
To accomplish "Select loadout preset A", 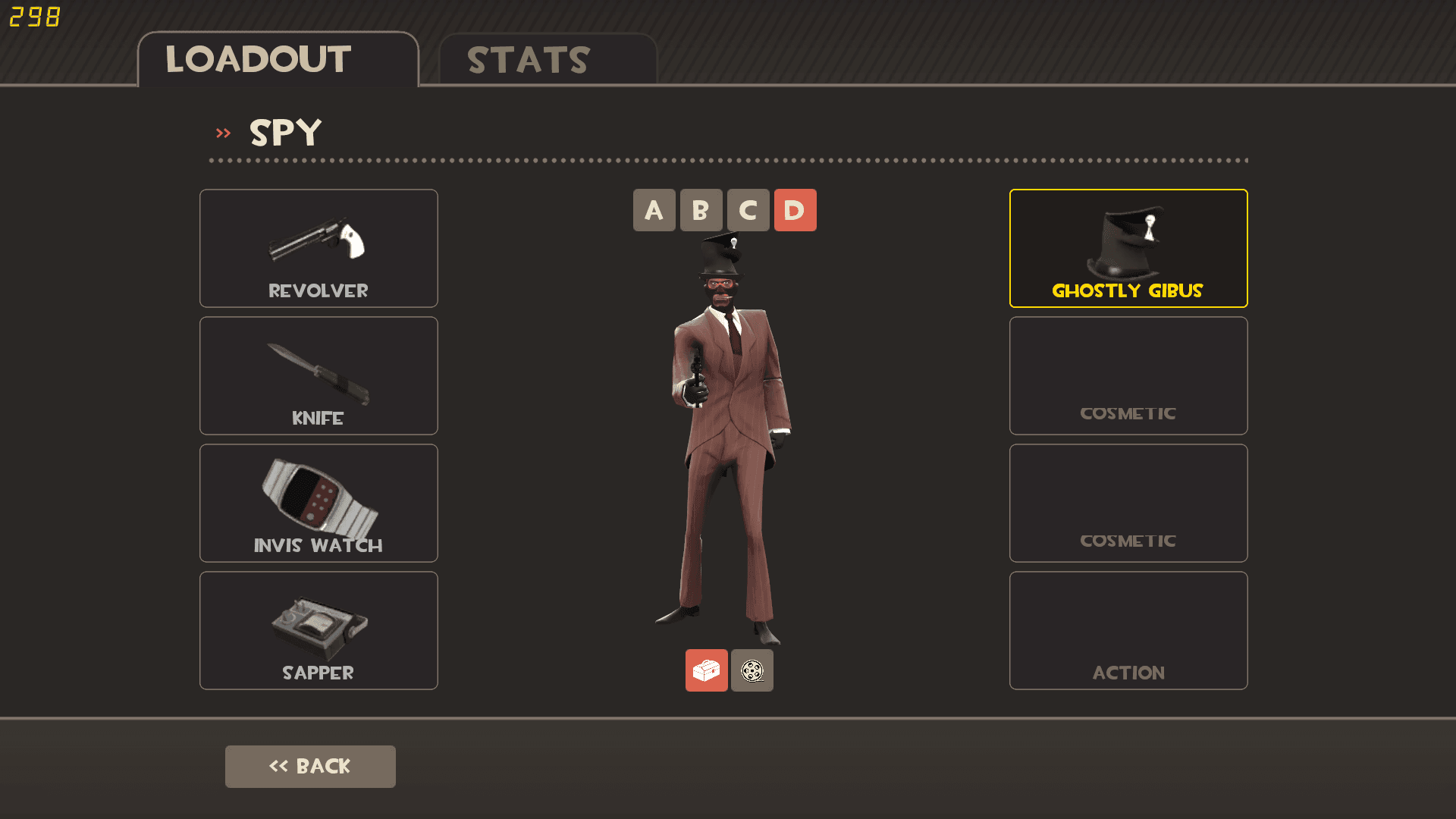I will [654, 210].
